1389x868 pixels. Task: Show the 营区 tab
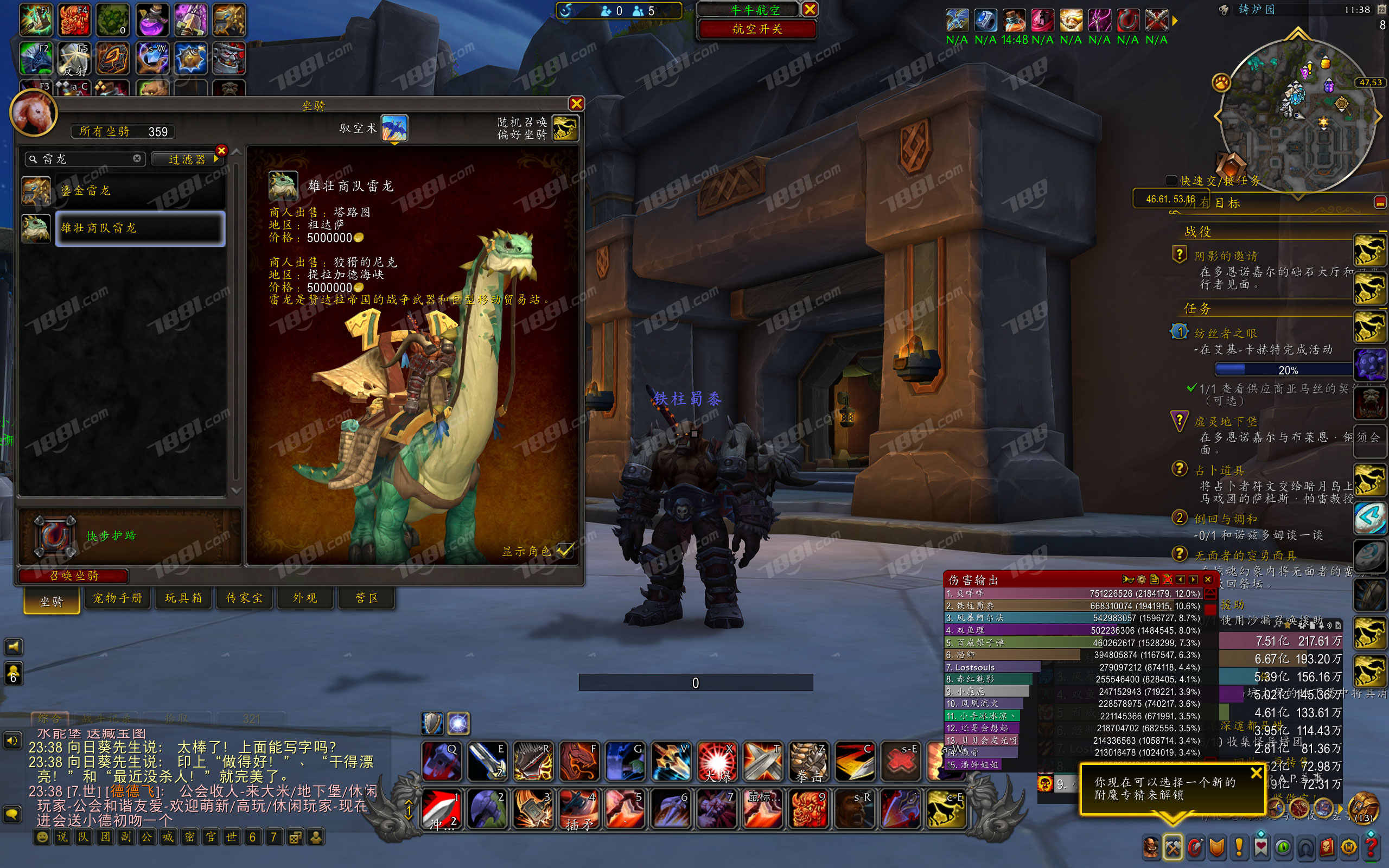[367, 598]
